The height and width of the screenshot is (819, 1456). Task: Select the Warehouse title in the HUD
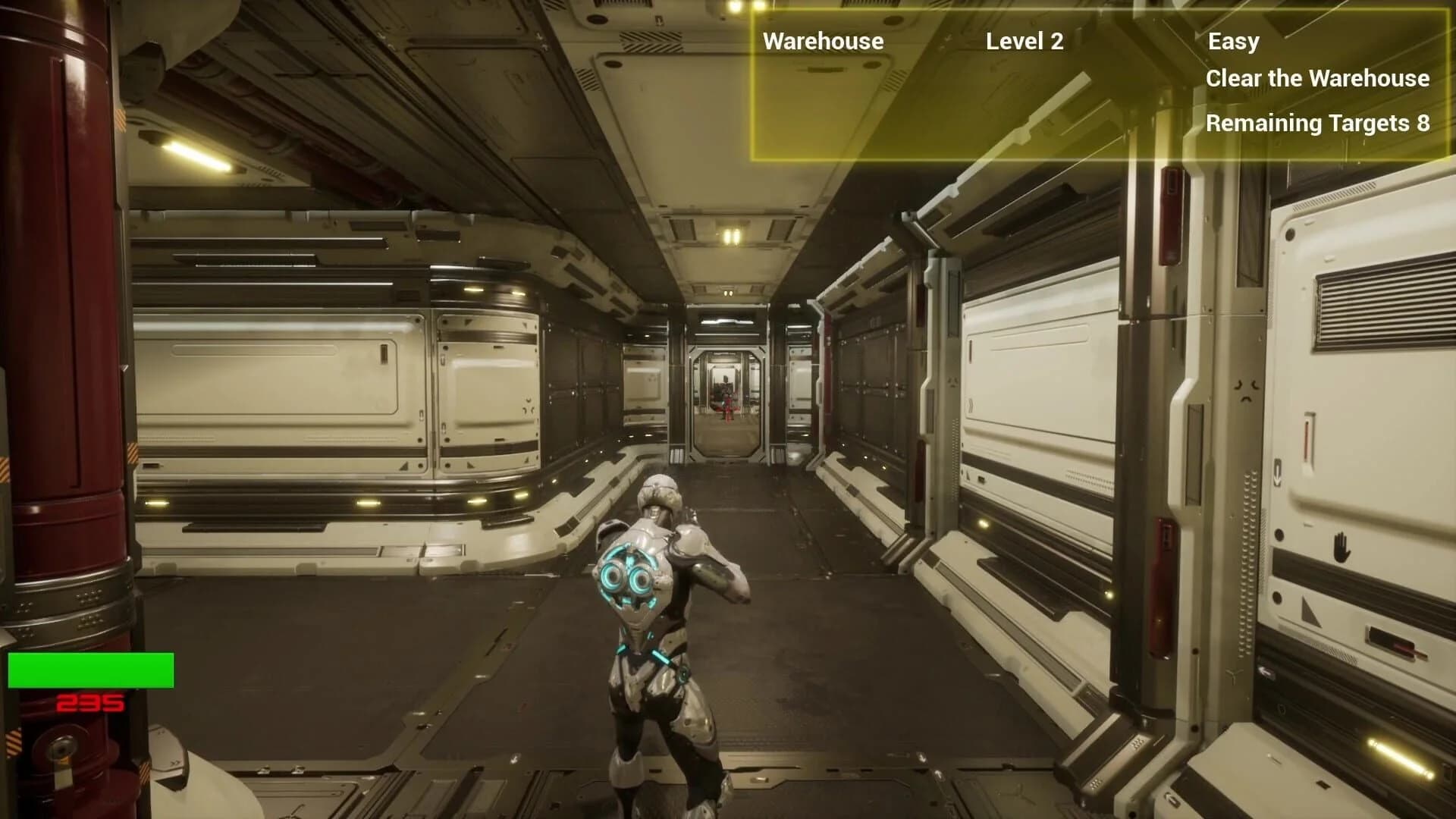[822, 41]
